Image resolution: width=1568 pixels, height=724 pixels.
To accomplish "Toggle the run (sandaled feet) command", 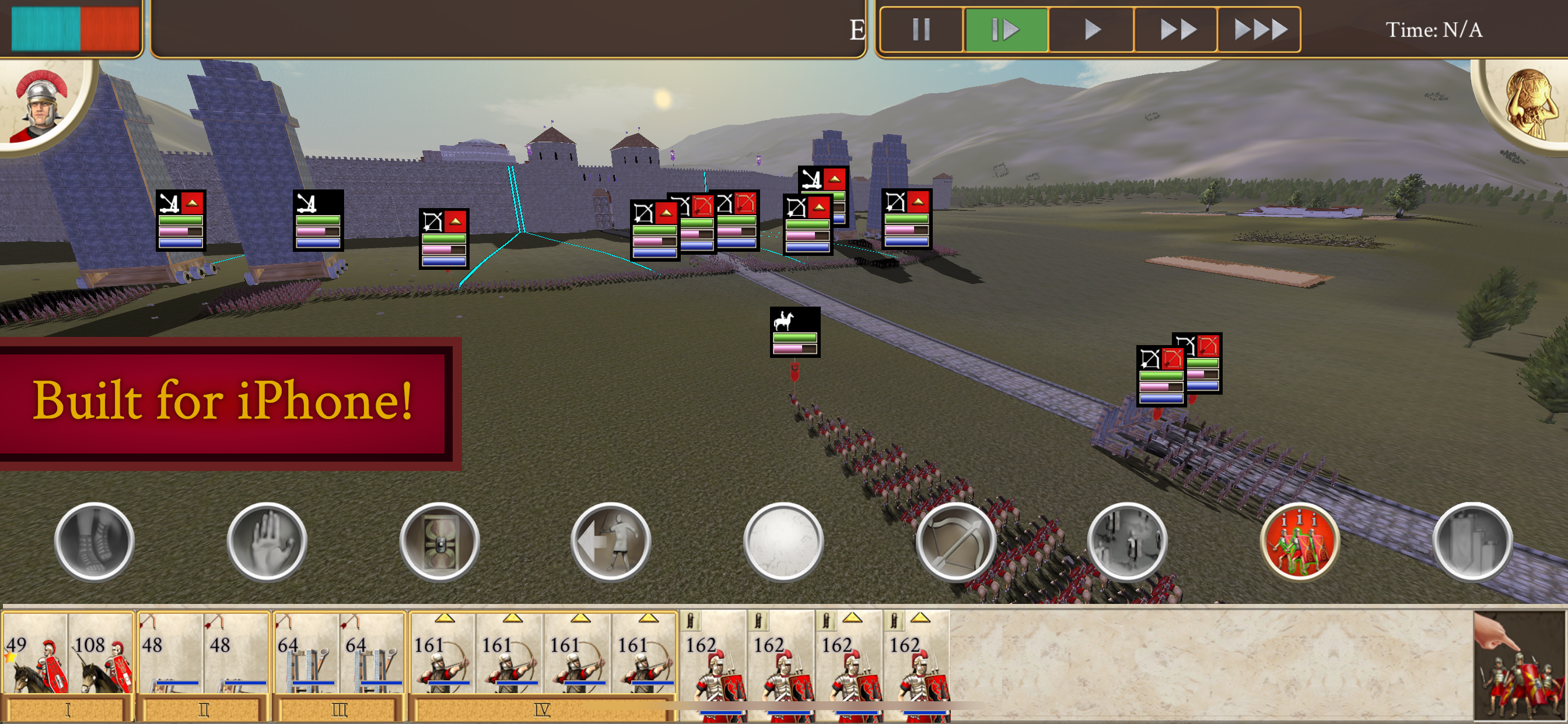I will (x=94, y=541).
